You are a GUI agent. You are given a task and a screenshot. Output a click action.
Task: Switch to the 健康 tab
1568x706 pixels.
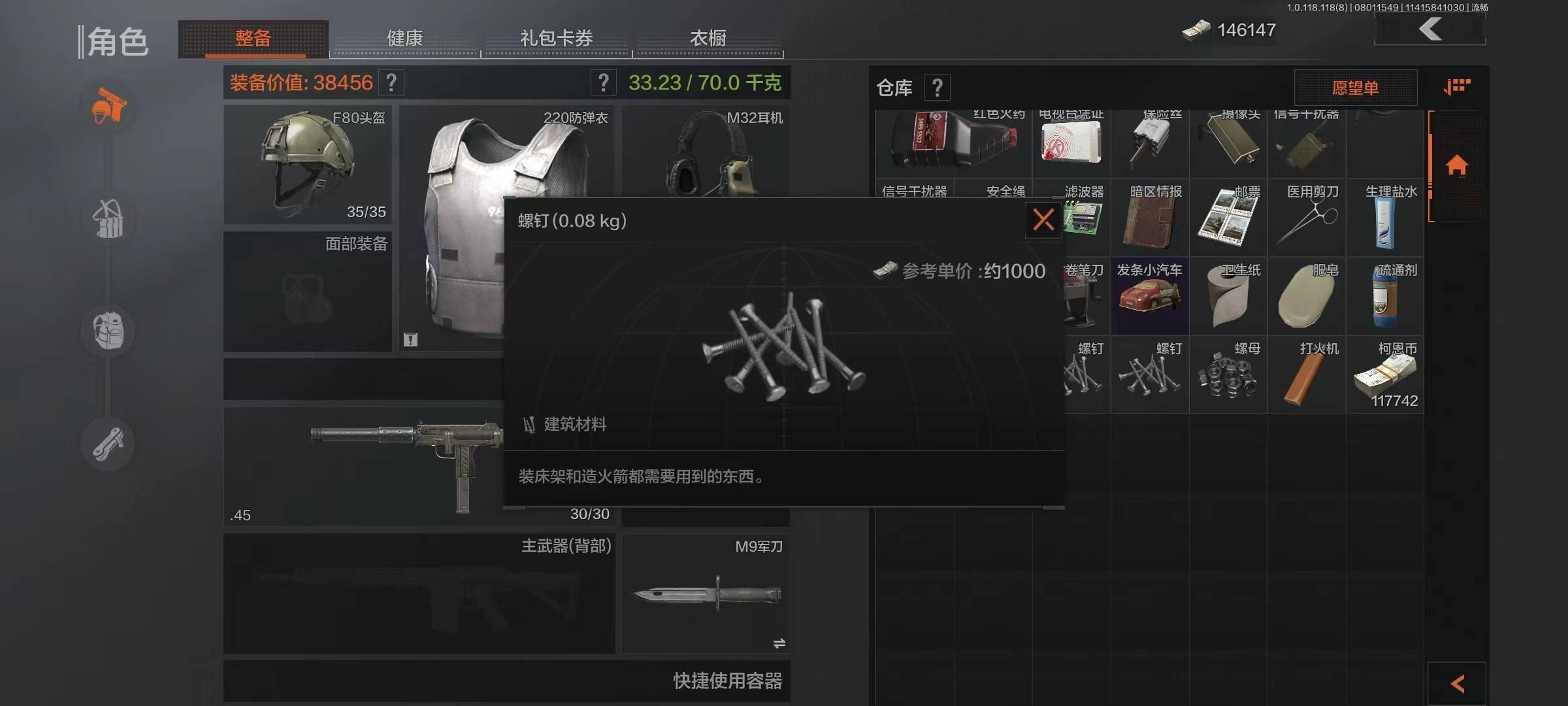click(x=404, y=38)
